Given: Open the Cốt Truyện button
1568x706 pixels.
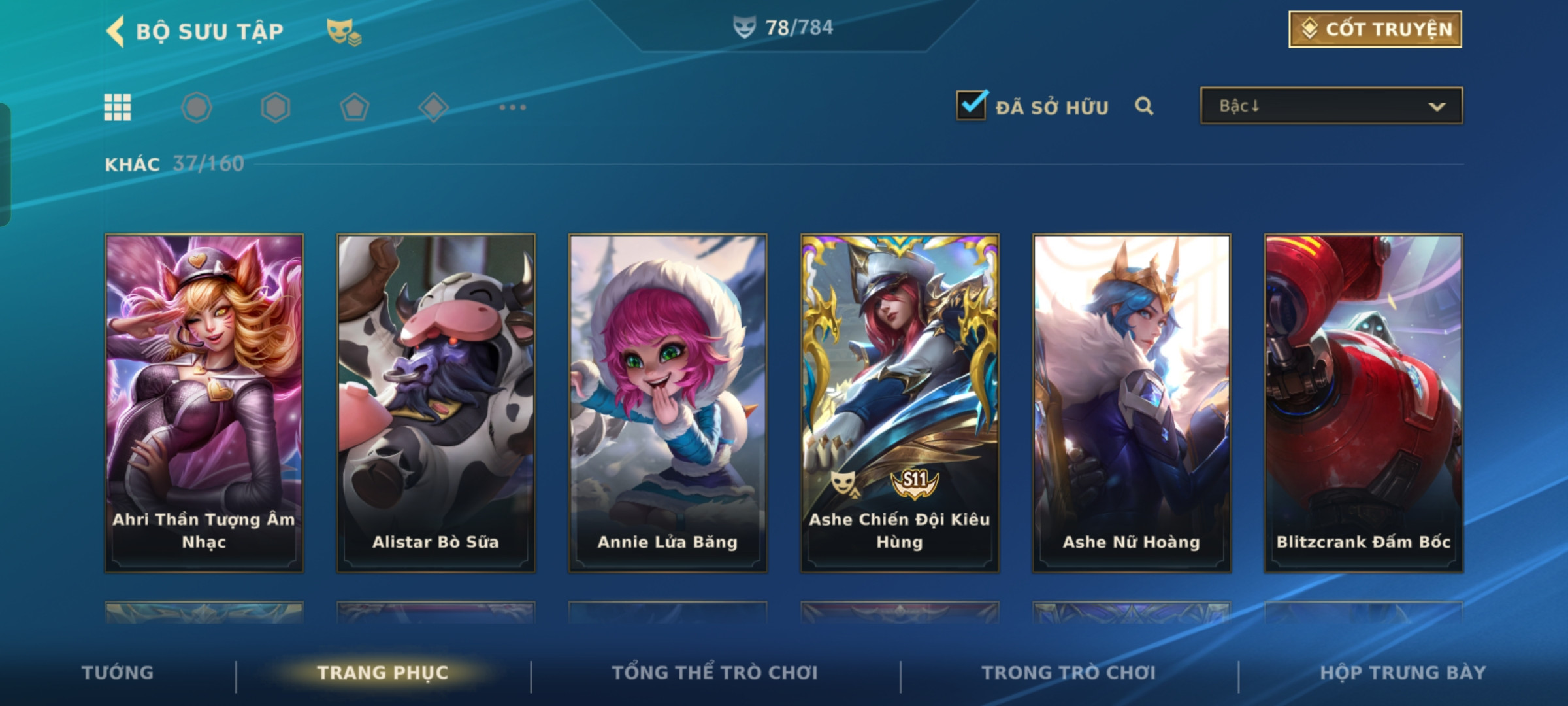Looking at the screenshot, I should (1375, 29).
